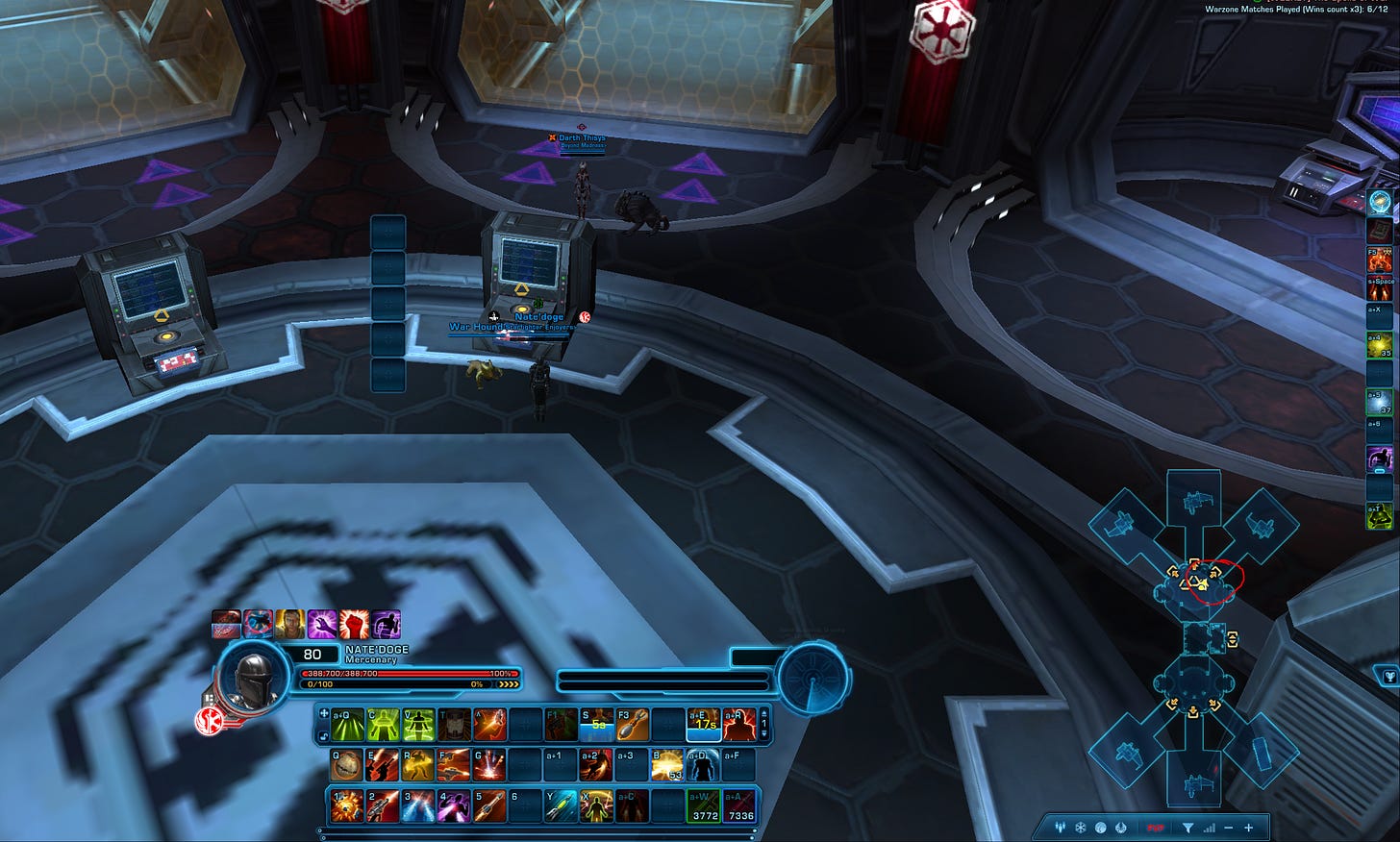1400x842 pixels.
Task: Open the galaxy map icon on the minimap toolbar
Action: tap(1099, 828)
